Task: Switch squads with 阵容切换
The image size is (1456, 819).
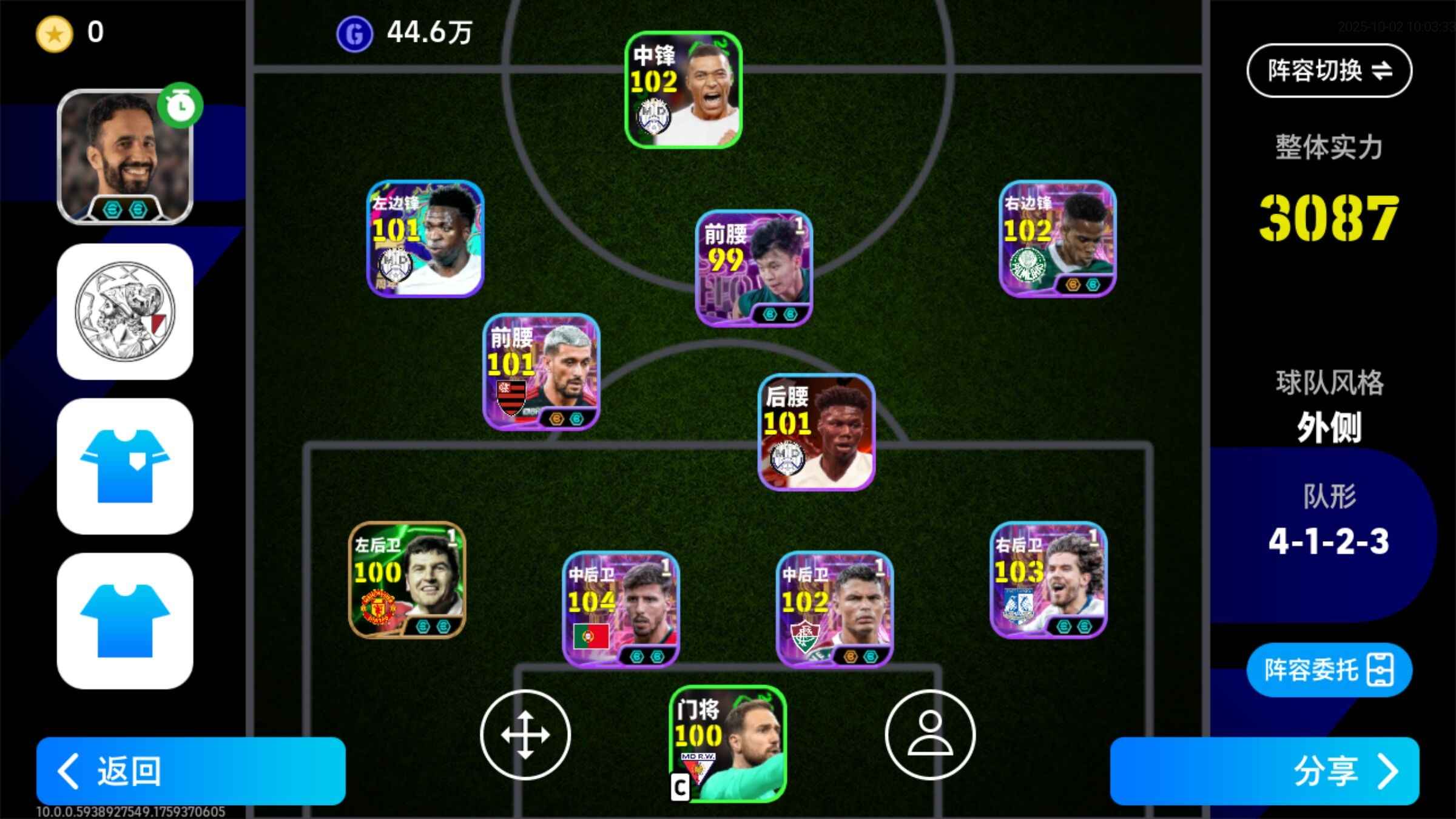Action: click(x=1329, y=70)
